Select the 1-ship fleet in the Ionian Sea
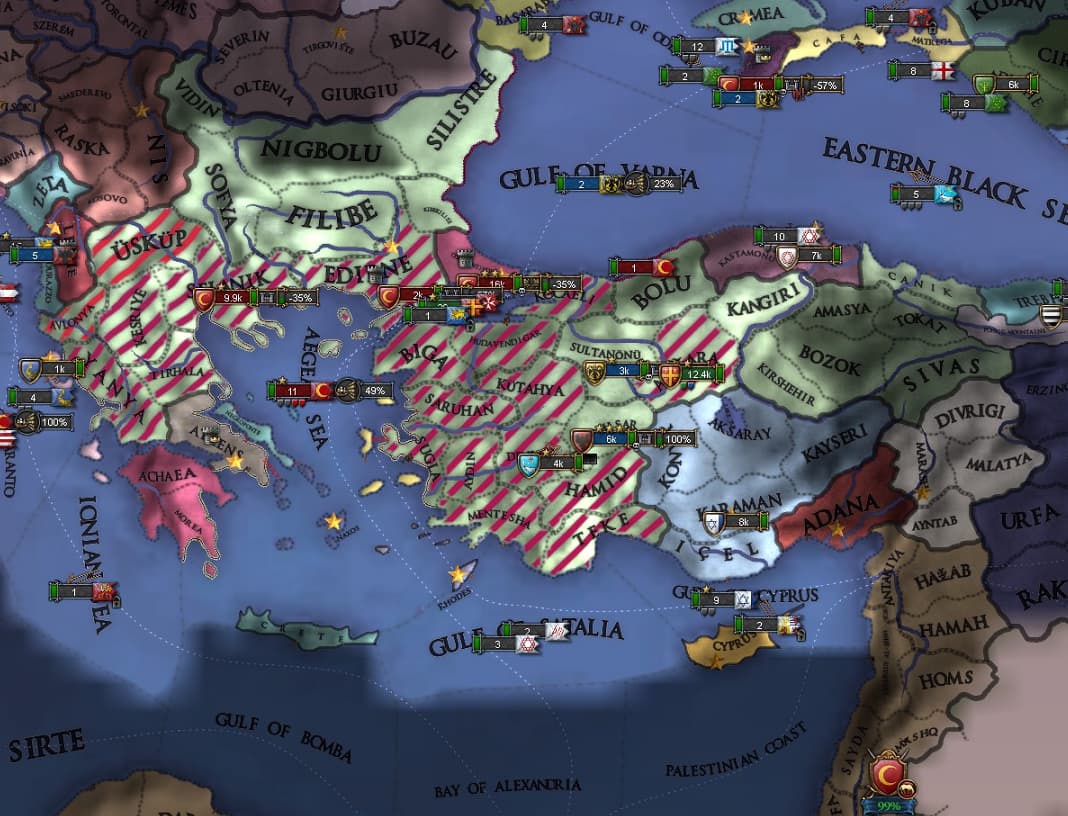 point(74,591)
